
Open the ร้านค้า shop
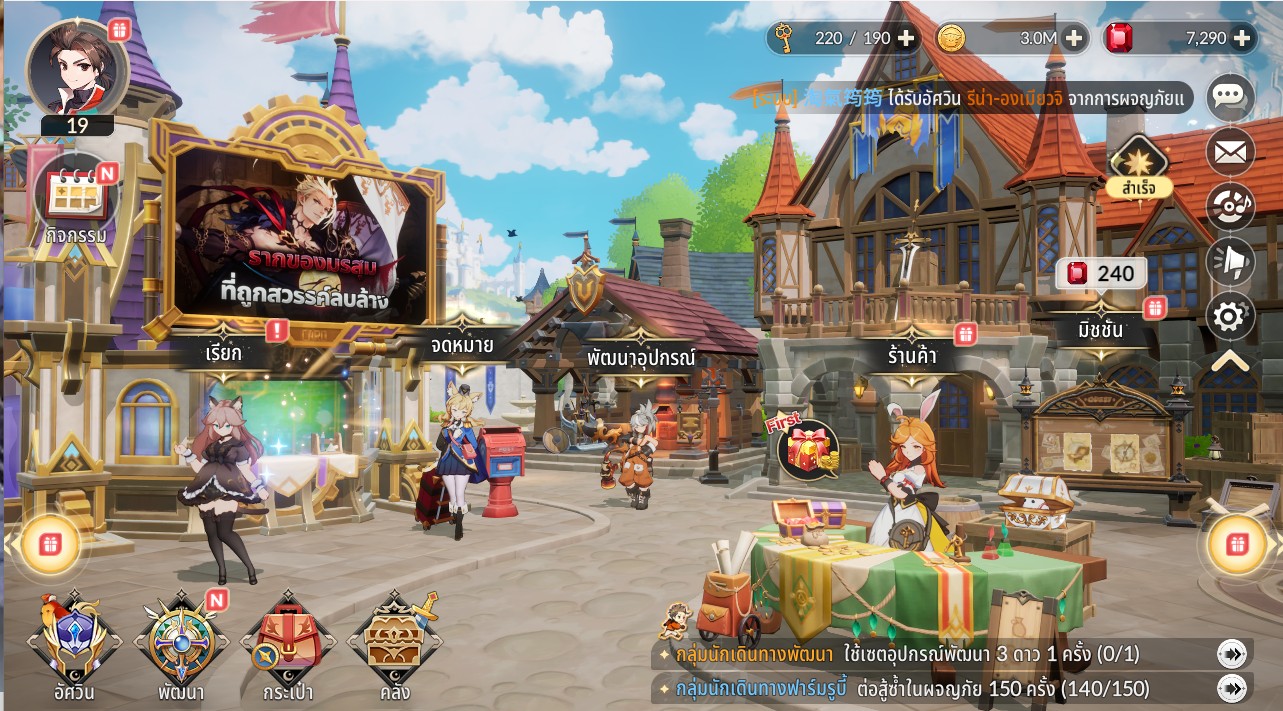911,354
